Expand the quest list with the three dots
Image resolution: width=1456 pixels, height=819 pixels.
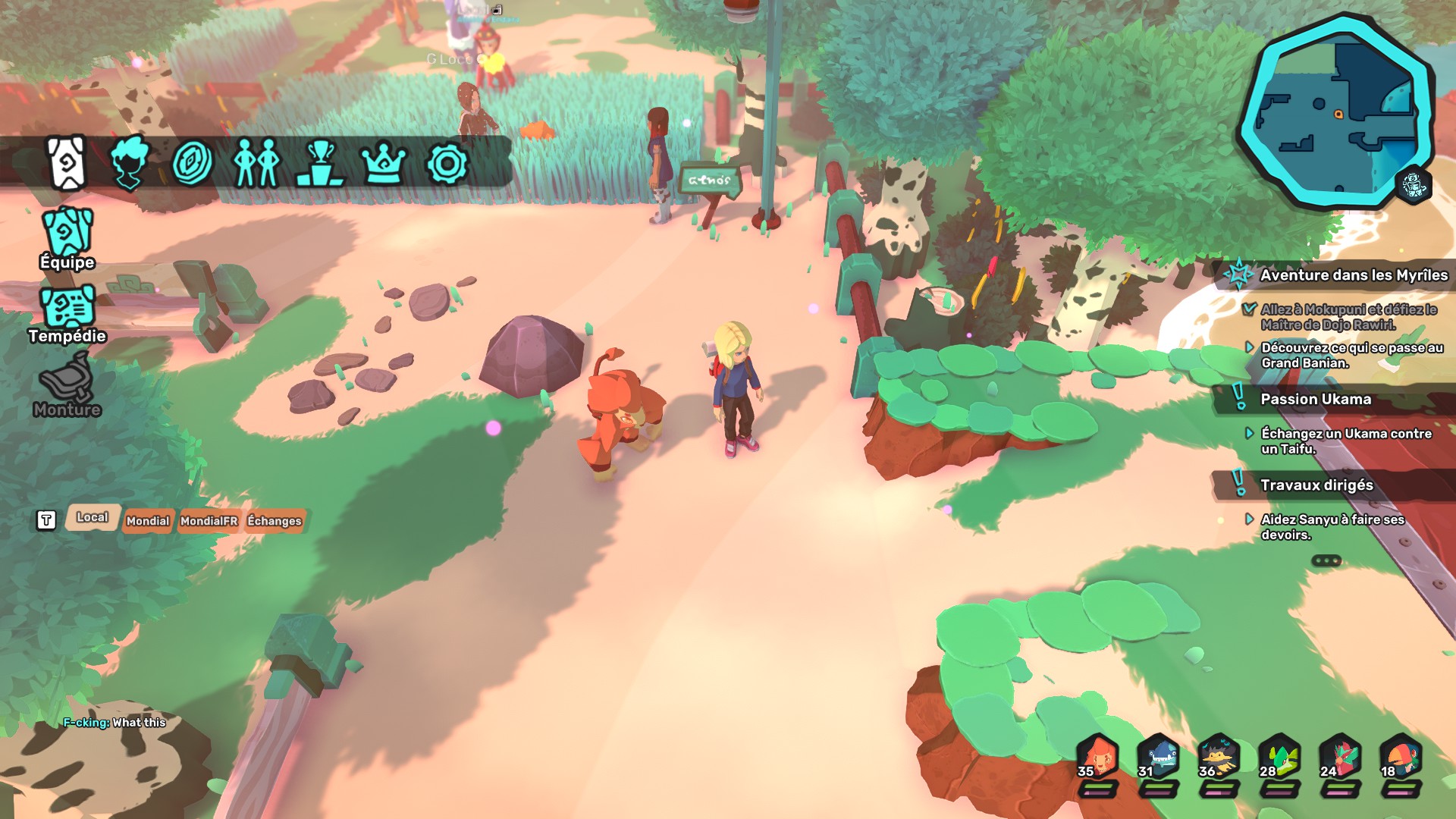[x=1326, y=561]
